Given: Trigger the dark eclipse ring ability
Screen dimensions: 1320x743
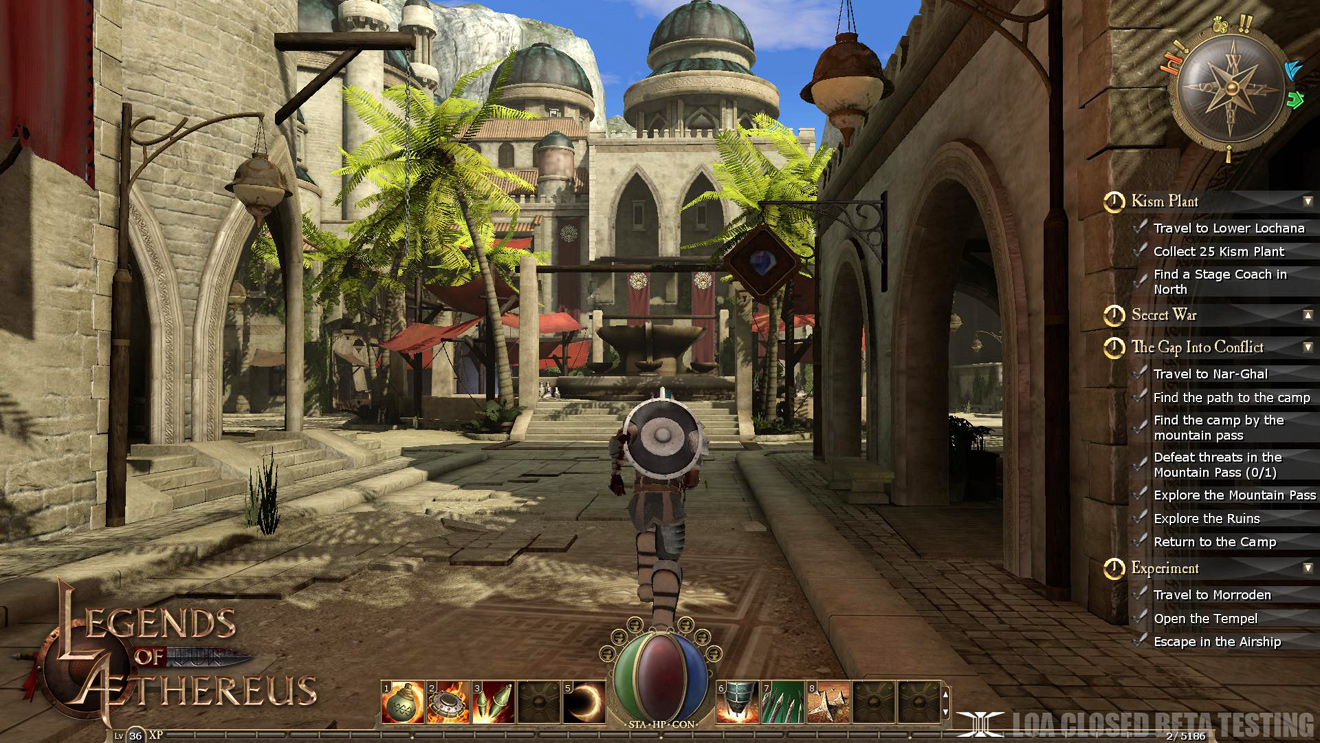Looking at the screenshot, I should [584, 702].
